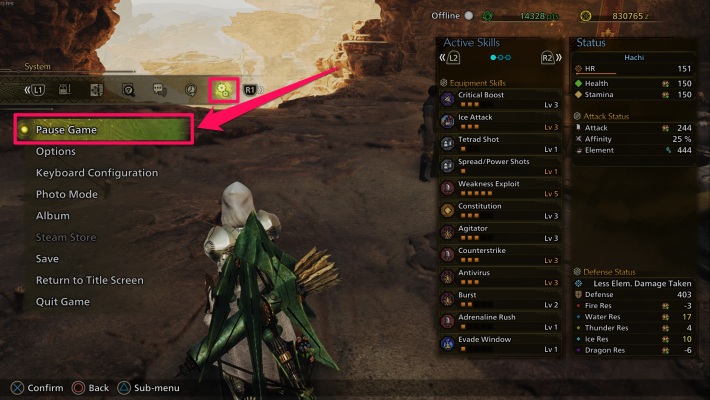The width and height of the screenshot is (710, 400).
Task: Open the Album
Action: click(53, 216)
